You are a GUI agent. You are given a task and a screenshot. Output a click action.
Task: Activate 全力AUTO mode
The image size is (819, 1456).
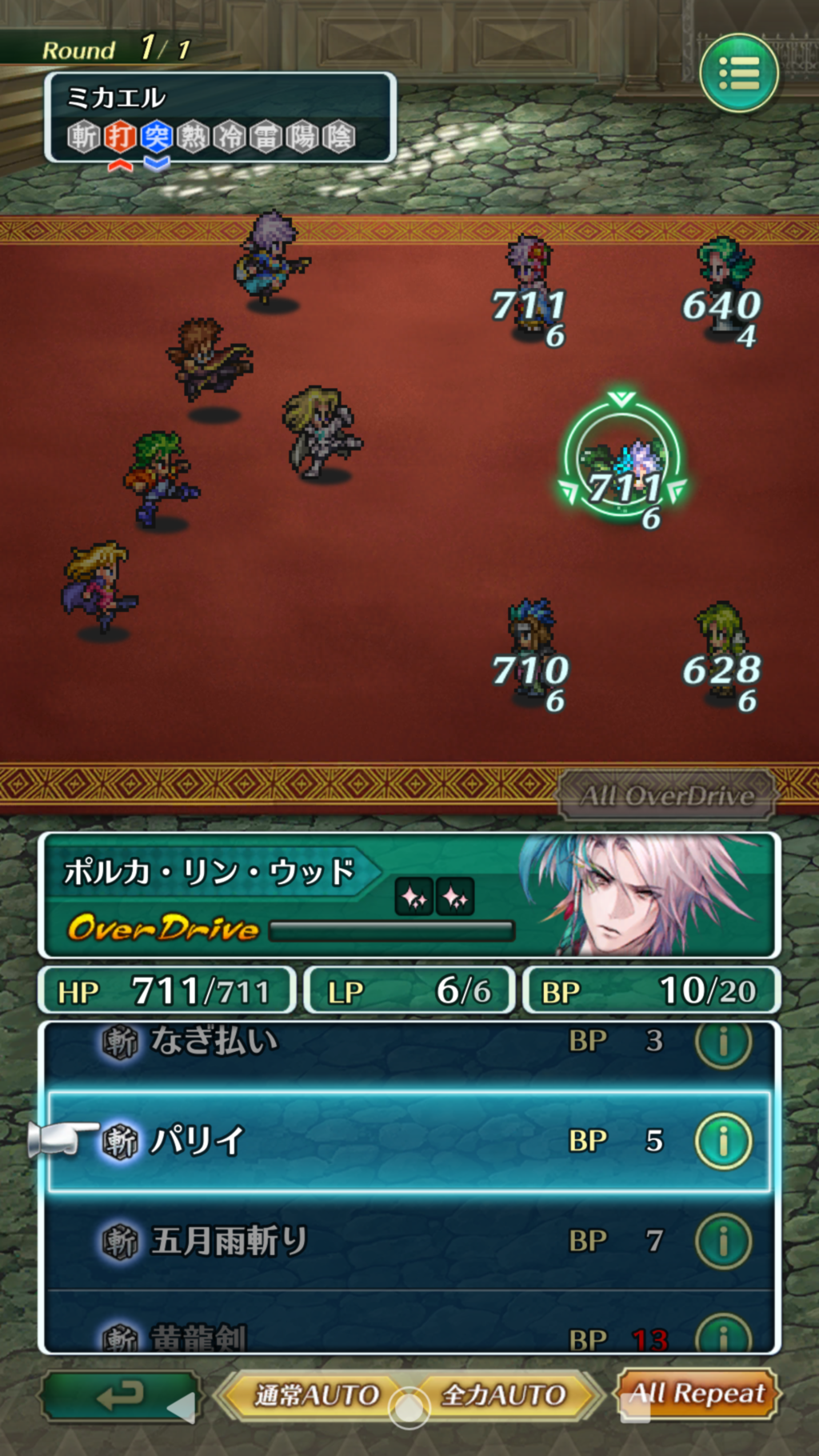pyautogui.click(x=504, y=1395)
